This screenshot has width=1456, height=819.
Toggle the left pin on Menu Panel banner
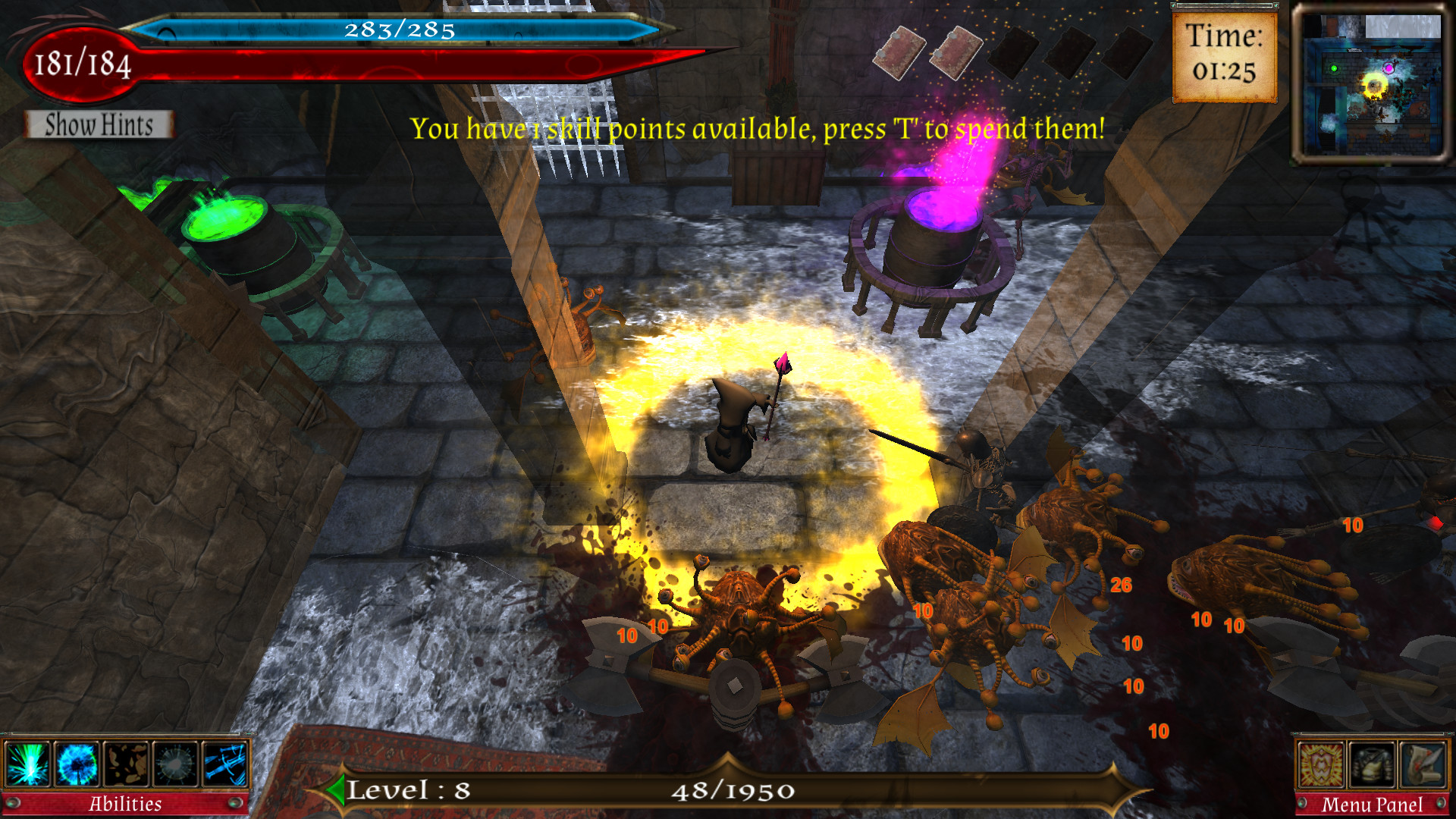[1303, 805]
